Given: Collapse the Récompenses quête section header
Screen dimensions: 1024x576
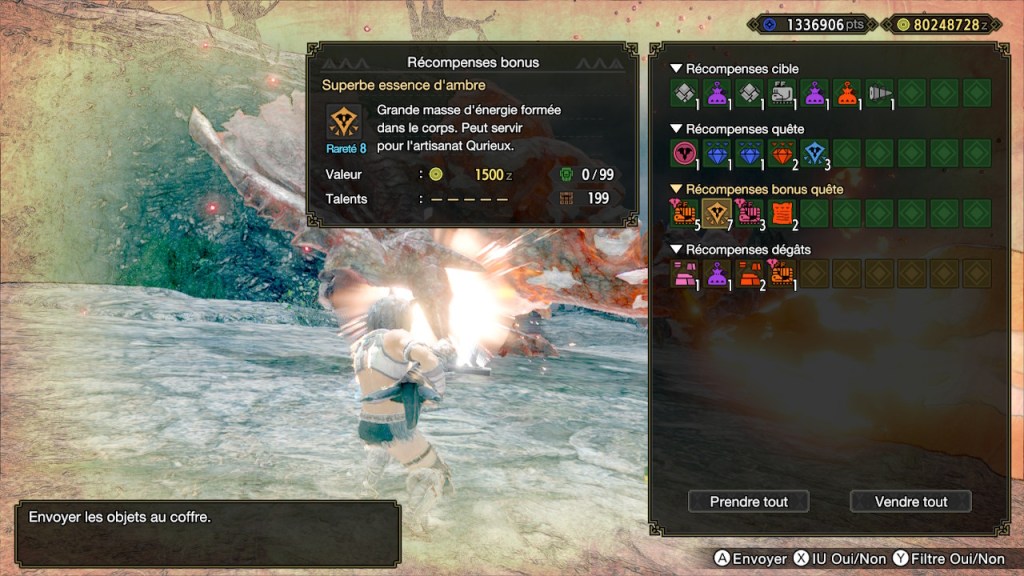Looking at the screenshot, I should coord(738,129).
